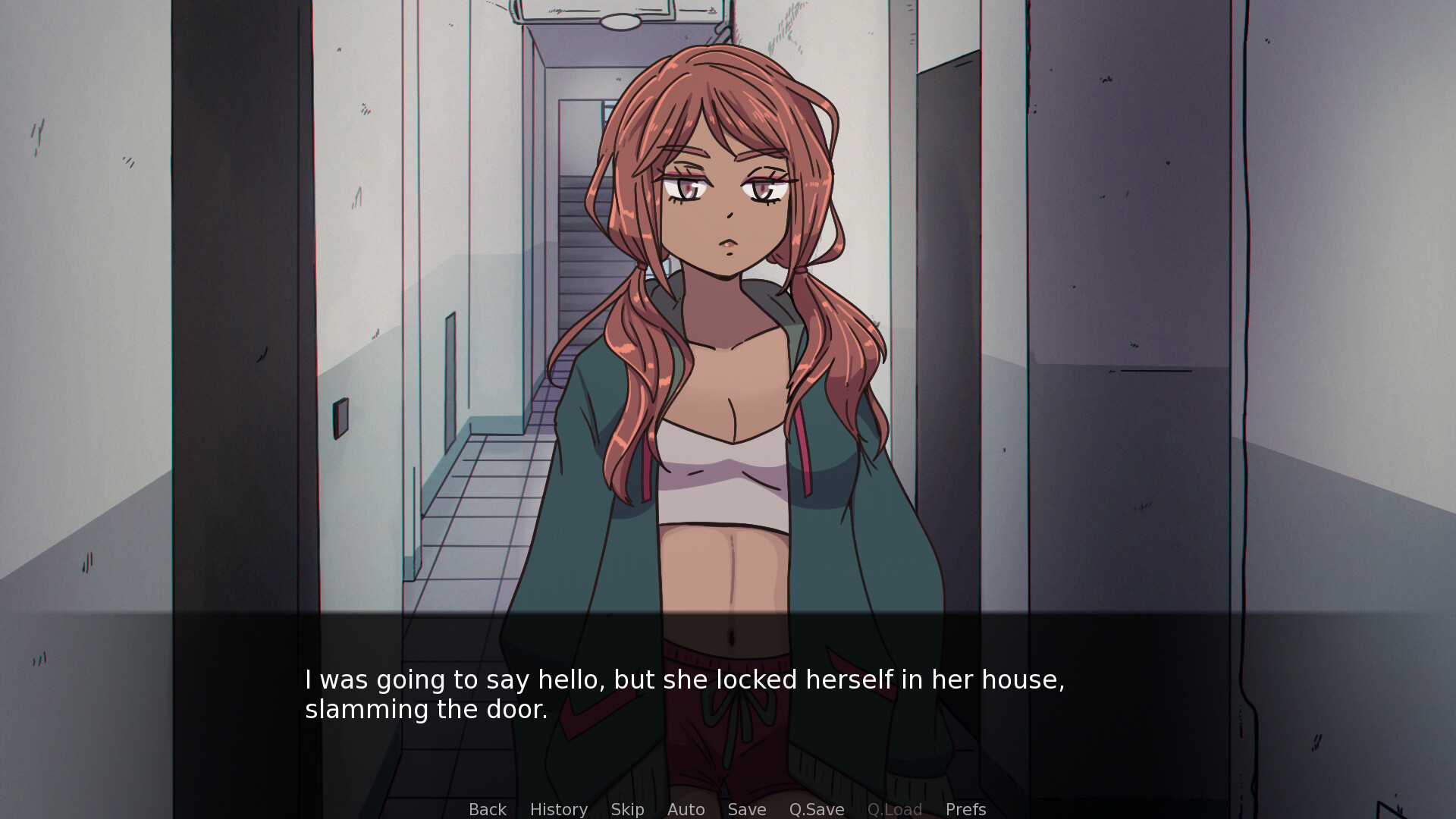Click the grayed-out Q.Load label
1456x819 pixels.
point(895,809)
